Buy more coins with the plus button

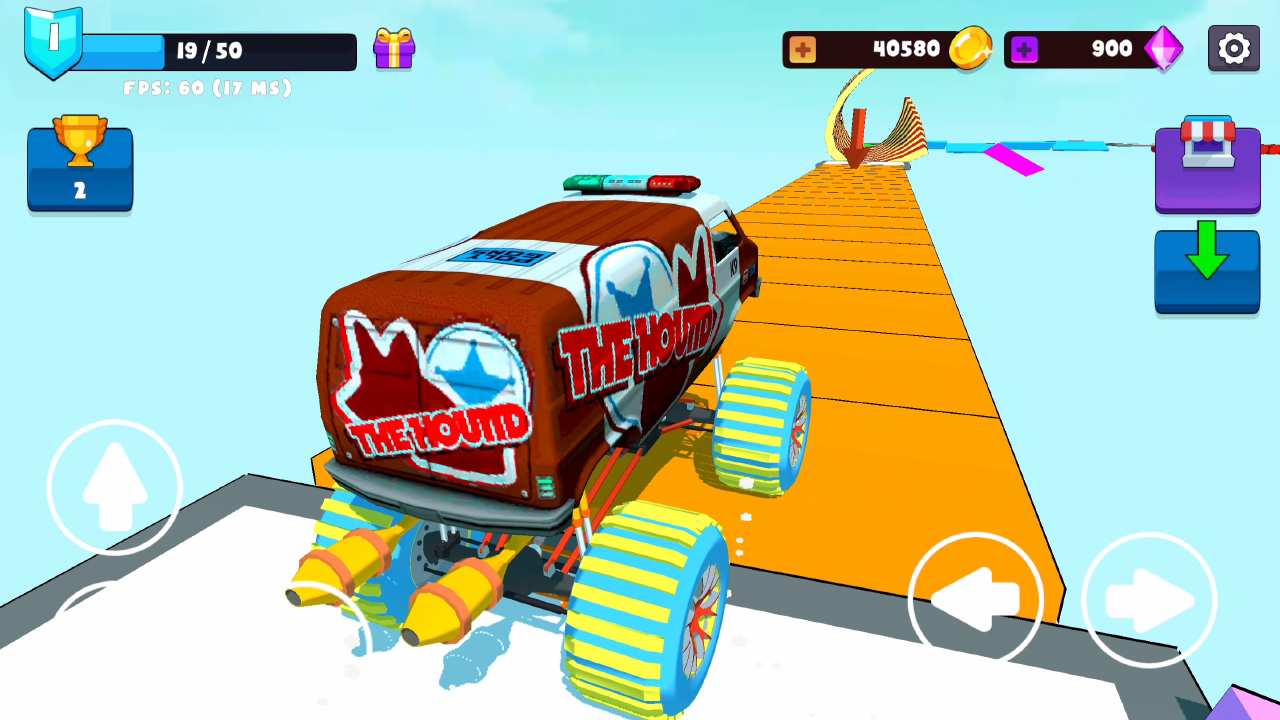806,47
